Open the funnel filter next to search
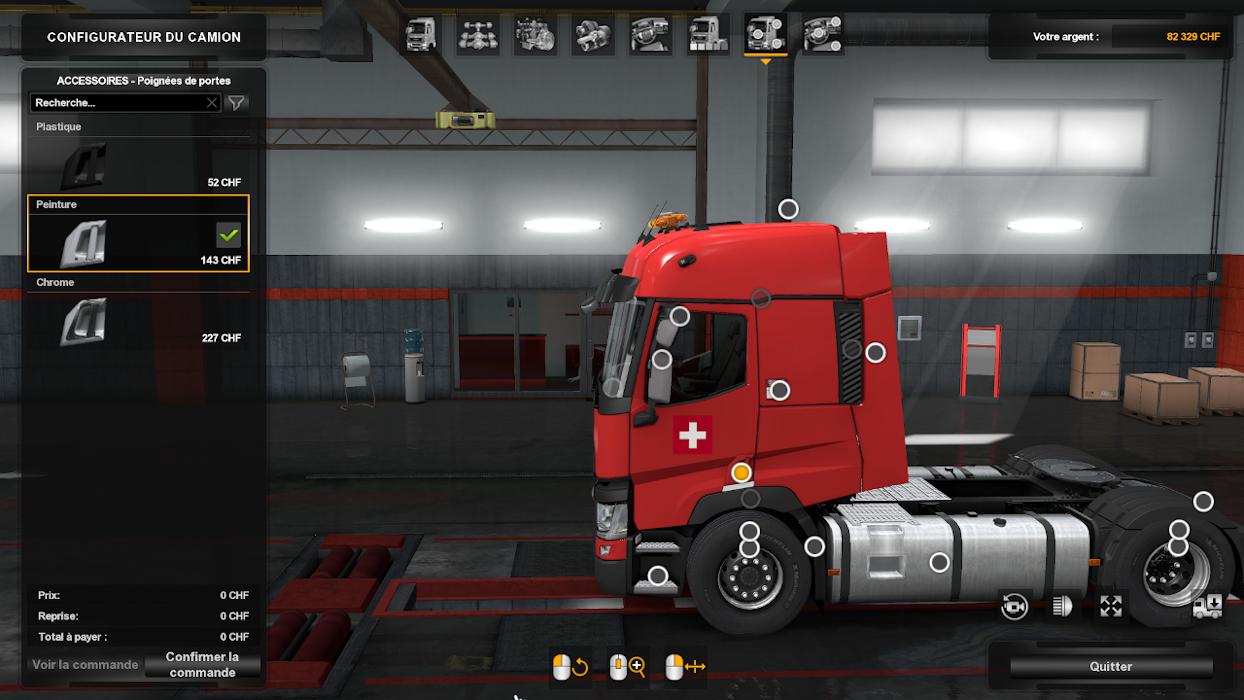The width and height of the screenshot is (1244, 700). pyautogui.click(x=236, y=103)
